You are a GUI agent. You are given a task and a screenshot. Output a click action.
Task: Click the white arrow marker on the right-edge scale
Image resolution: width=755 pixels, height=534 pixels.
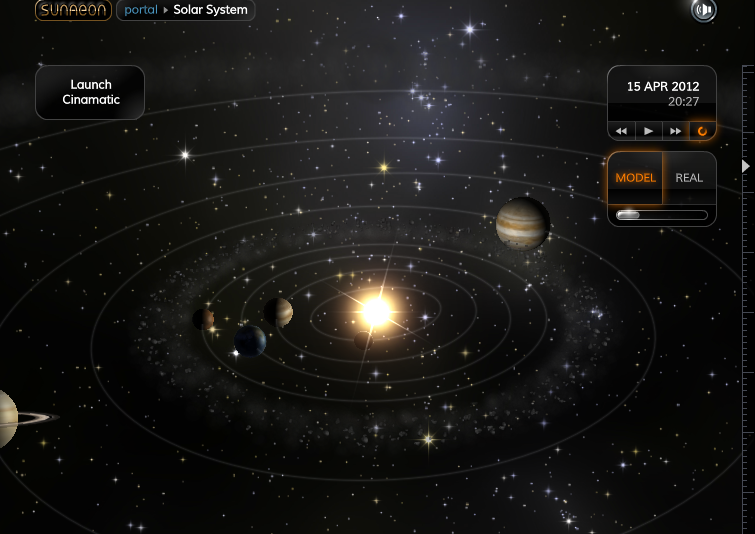[744, 166]
